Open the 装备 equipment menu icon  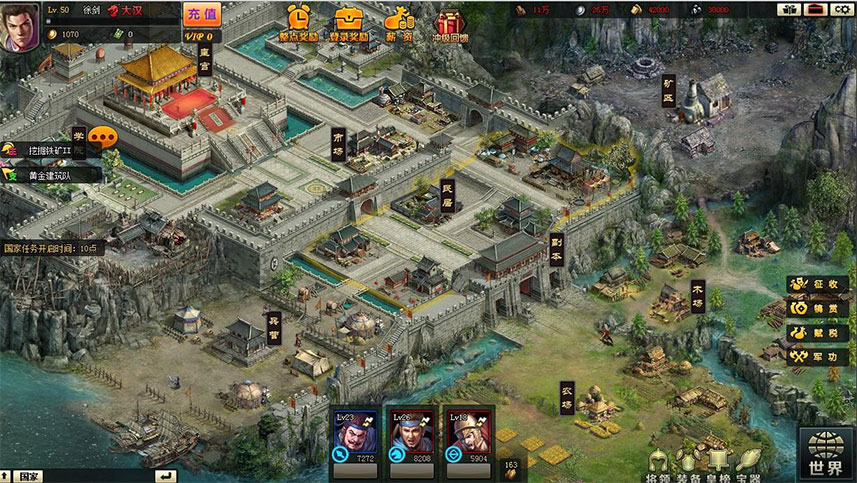tap(688, 462)
